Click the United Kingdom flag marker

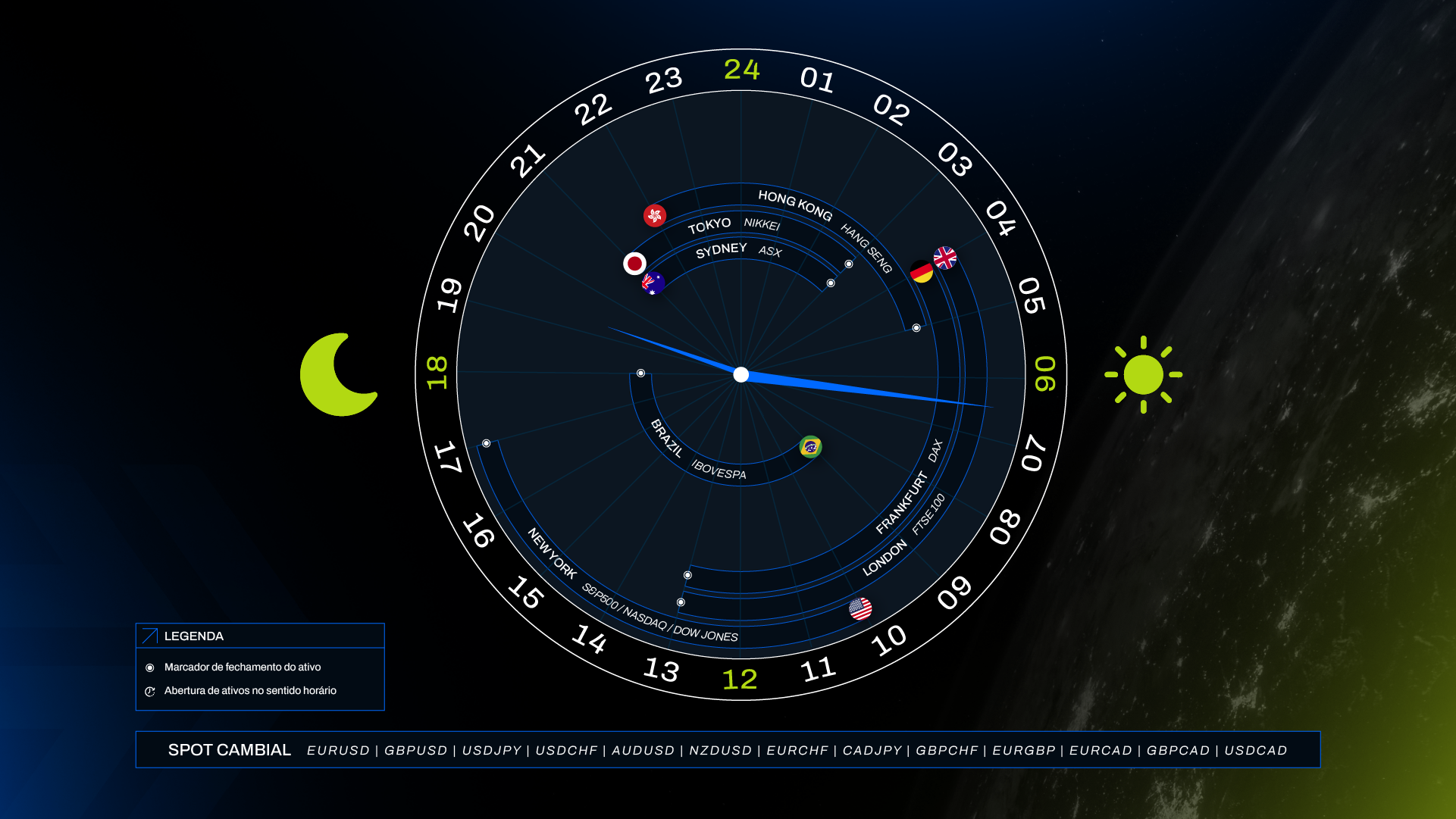945,258
